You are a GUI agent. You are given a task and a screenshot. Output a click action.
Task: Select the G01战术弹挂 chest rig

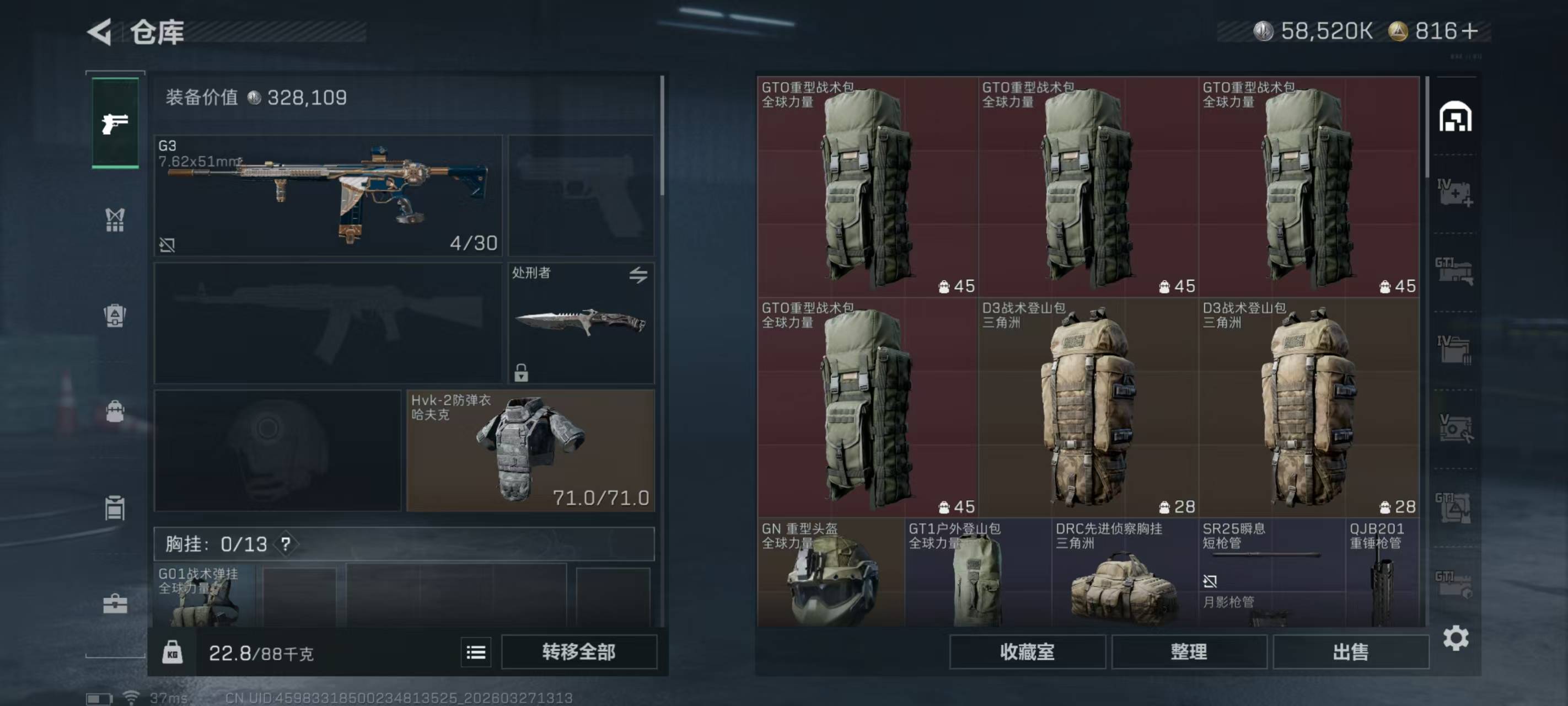203,596
